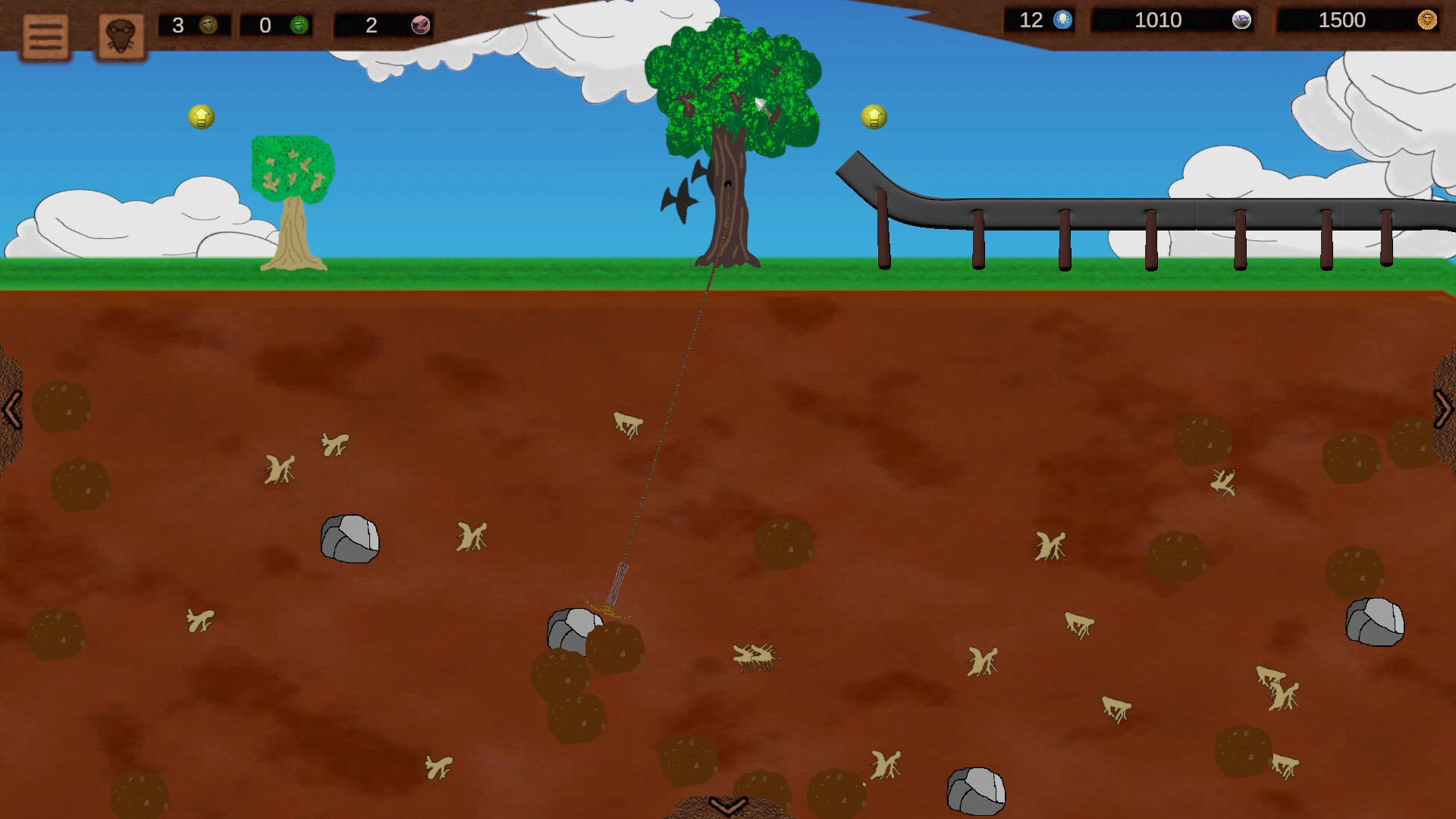Select the mole portrait icon
Image resolution: width=1456 pixels, height=819 pixels.
point(120,34)
